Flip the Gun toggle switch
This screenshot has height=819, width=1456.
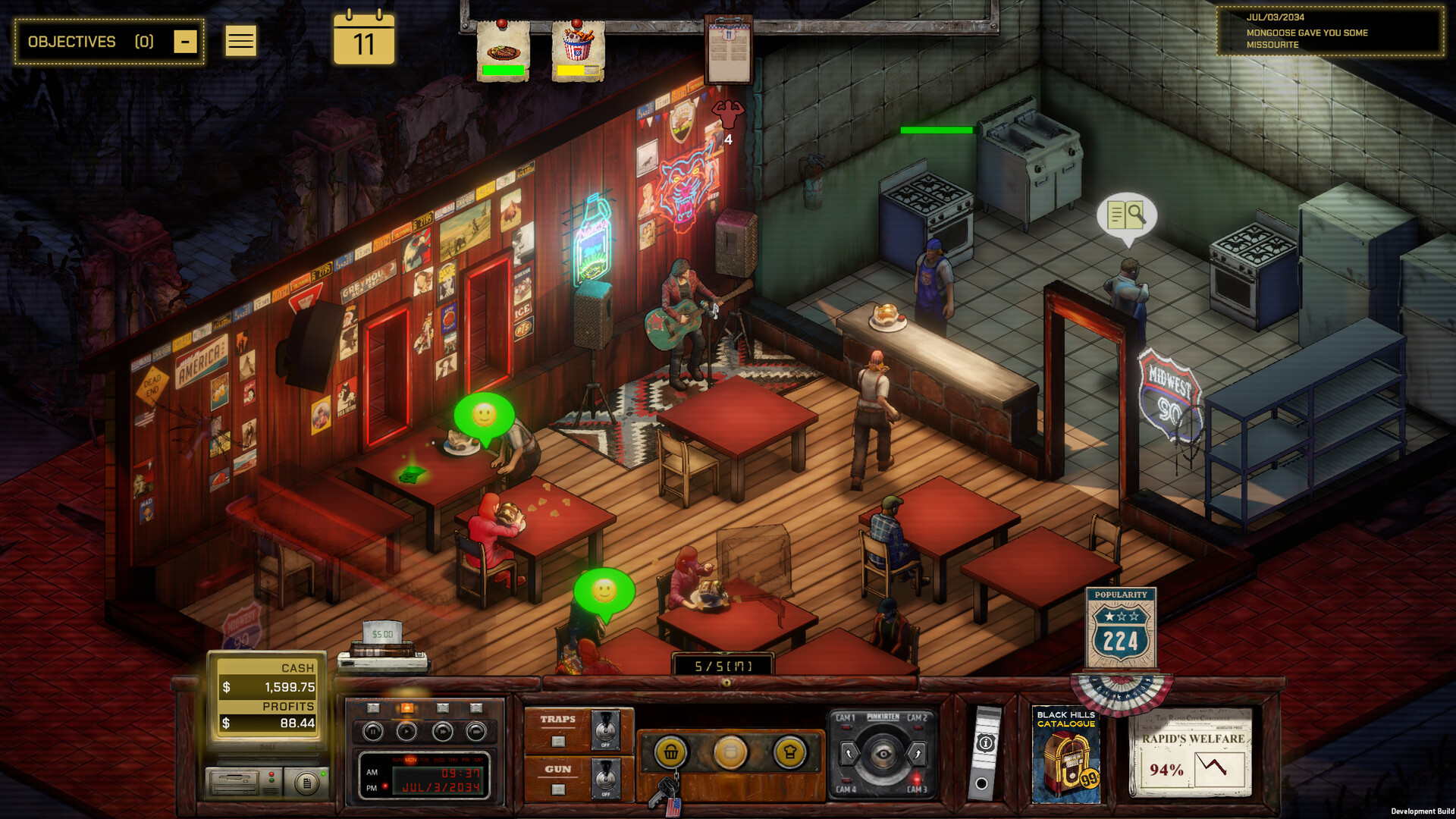coord(604,778)
